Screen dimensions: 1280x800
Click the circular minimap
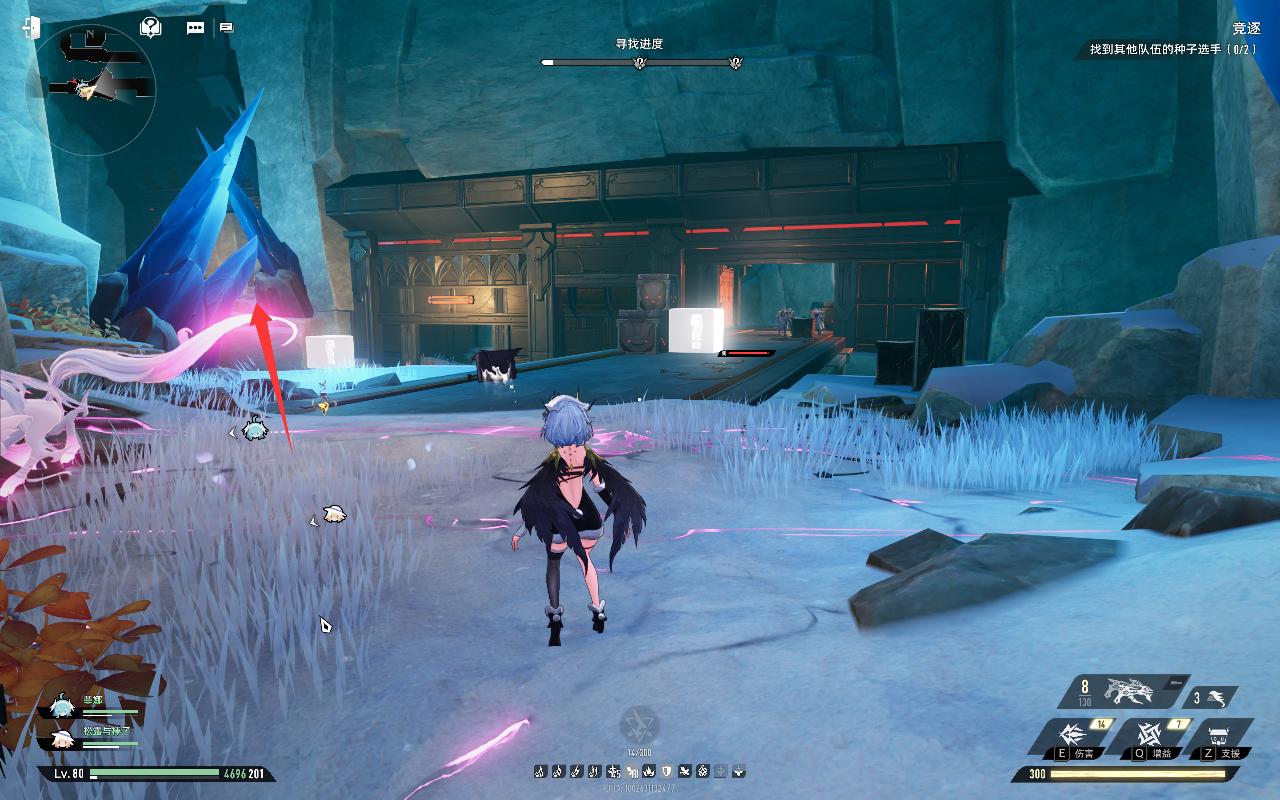pyautogui.click(x=91, y=86)
